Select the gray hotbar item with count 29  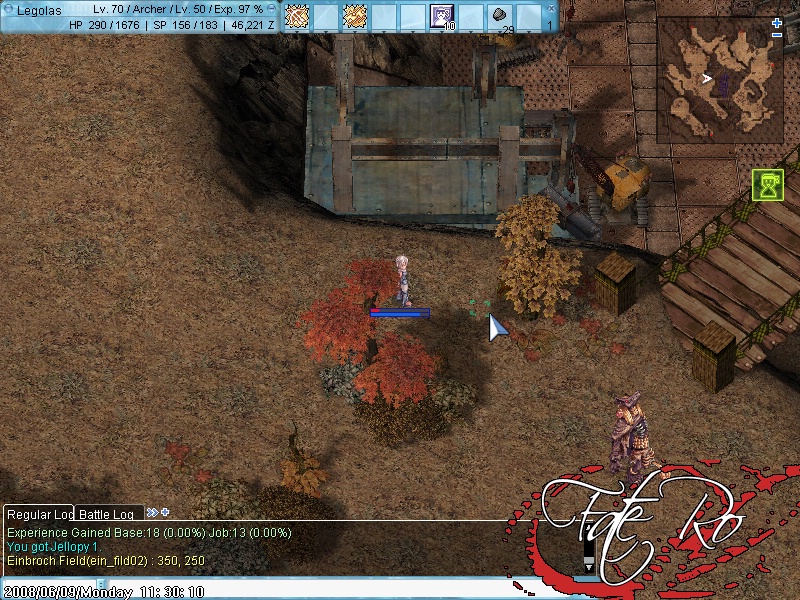coord(500,16)
